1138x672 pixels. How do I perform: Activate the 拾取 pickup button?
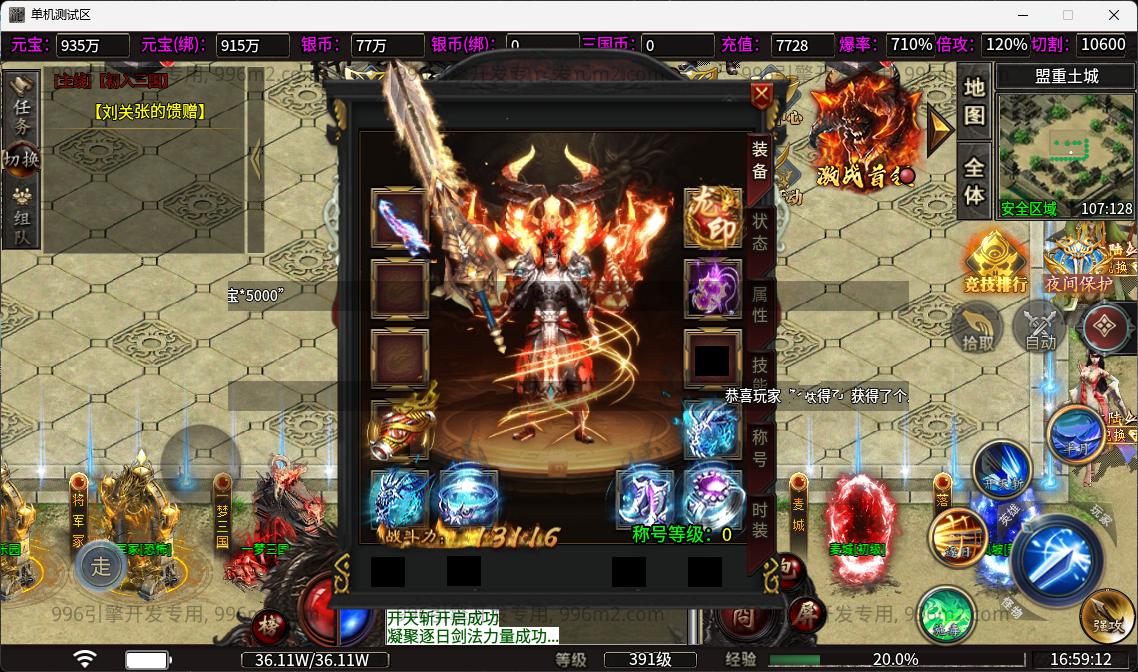pos(978,327)
